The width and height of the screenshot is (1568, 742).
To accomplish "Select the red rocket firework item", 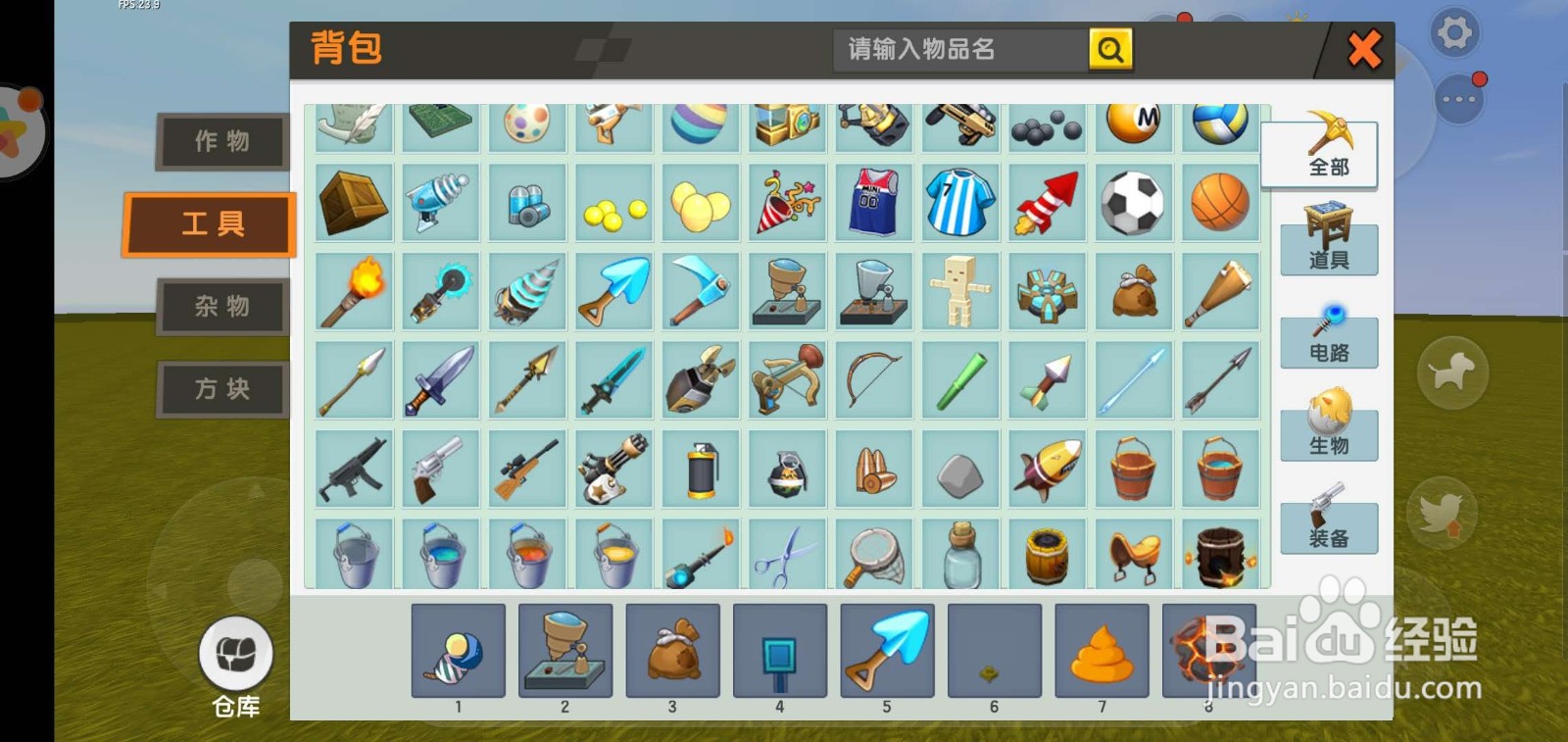I will click(x=1046, y=201).
